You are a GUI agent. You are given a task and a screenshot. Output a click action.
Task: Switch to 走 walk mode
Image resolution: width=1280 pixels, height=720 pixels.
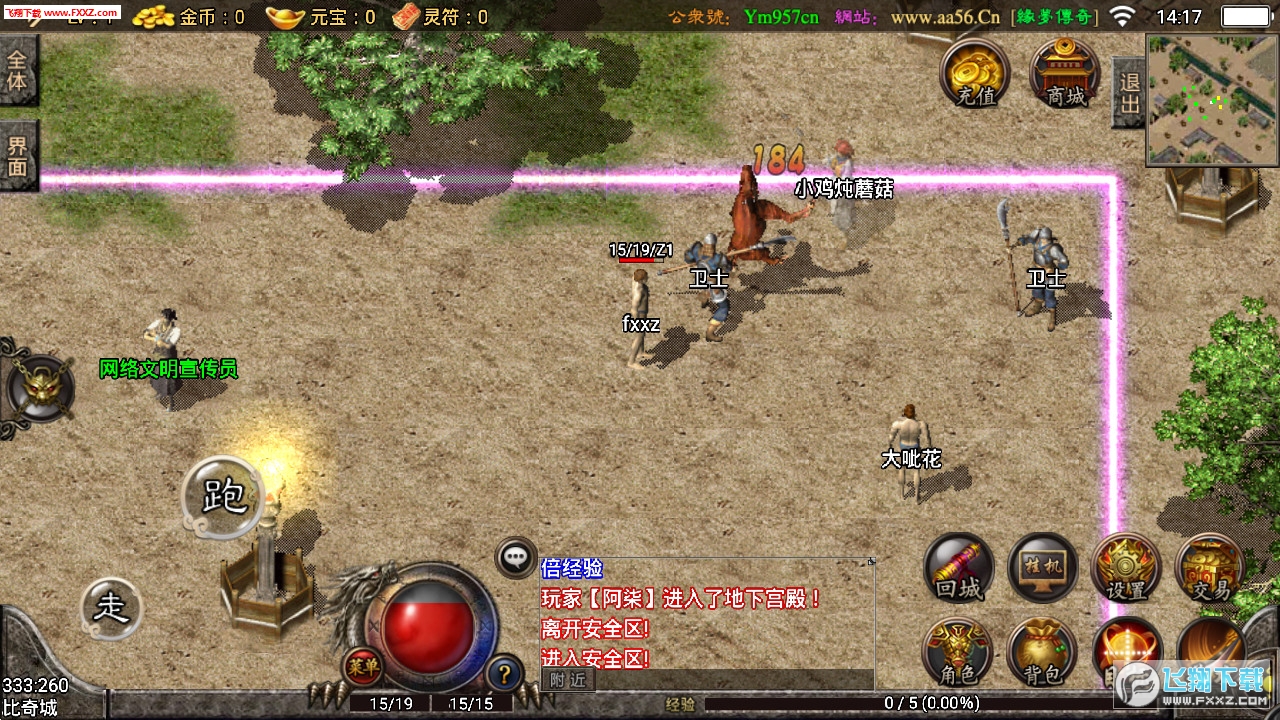point(110,608)
